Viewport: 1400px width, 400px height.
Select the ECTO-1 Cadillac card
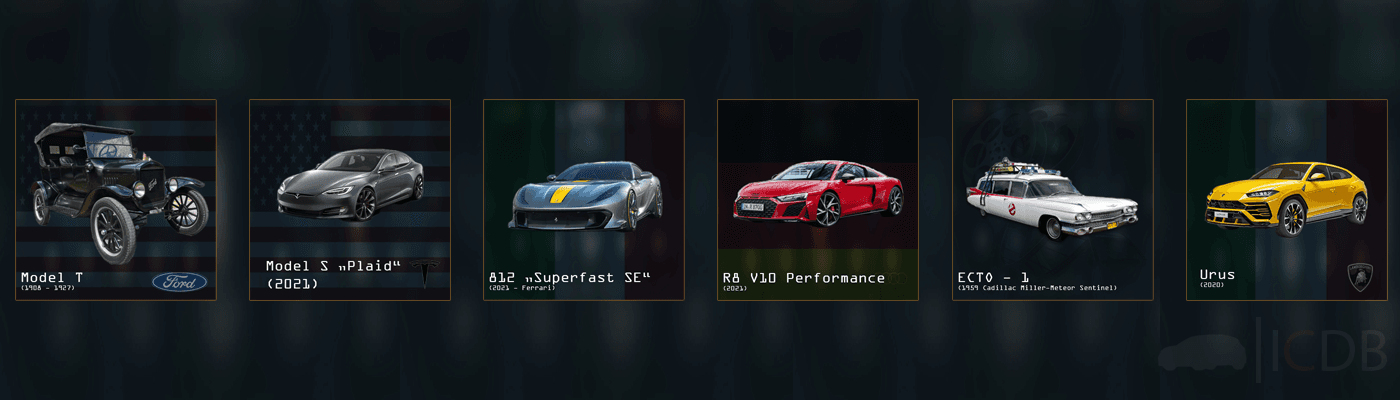pos(1052,200)
